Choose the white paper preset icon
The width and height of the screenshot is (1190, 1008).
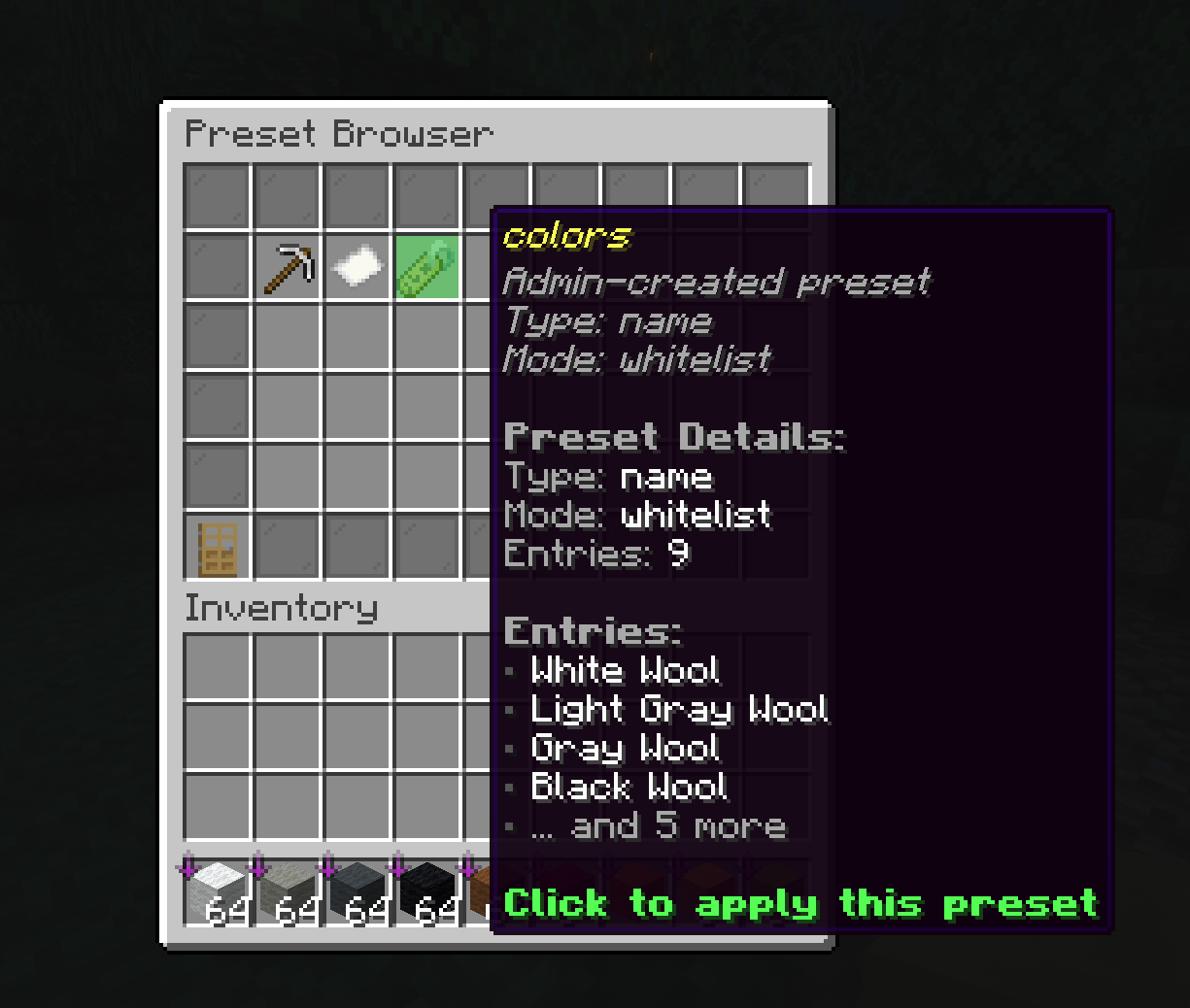[357, 267]
